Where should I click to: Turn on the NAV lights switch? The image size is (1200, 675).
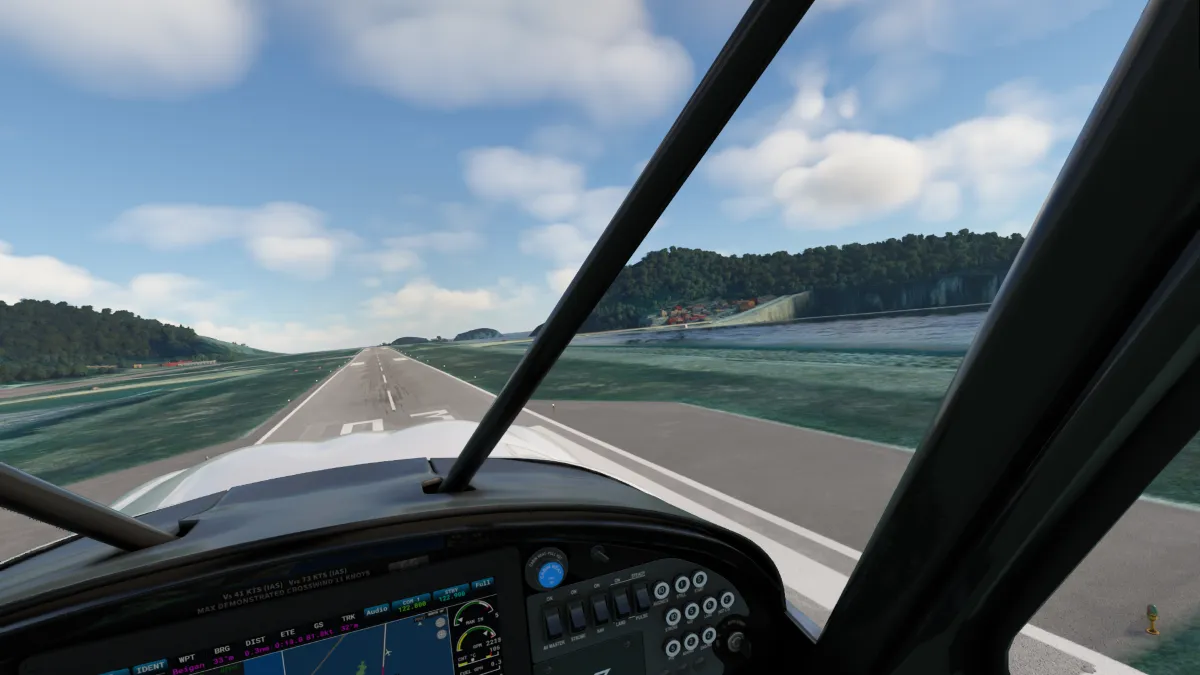pos(600,609)
